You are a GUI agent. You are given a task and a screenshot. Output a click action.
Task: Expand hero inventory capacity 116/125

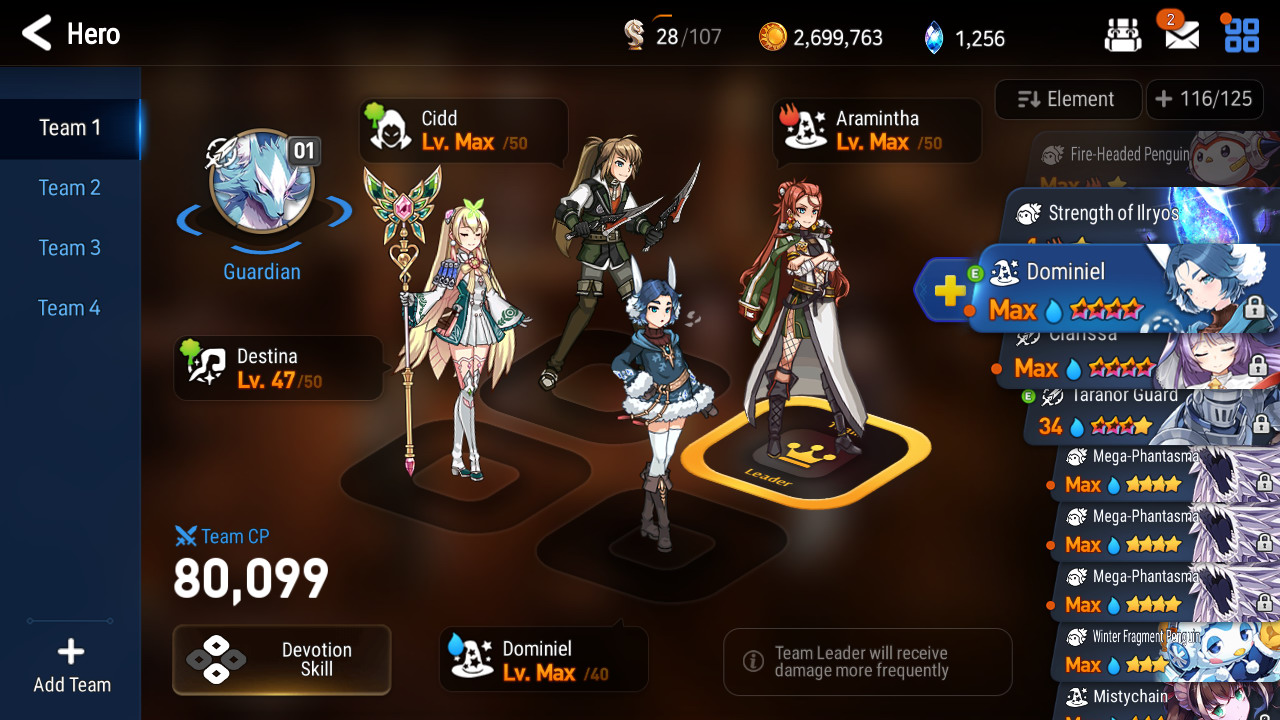[1204, 99]
